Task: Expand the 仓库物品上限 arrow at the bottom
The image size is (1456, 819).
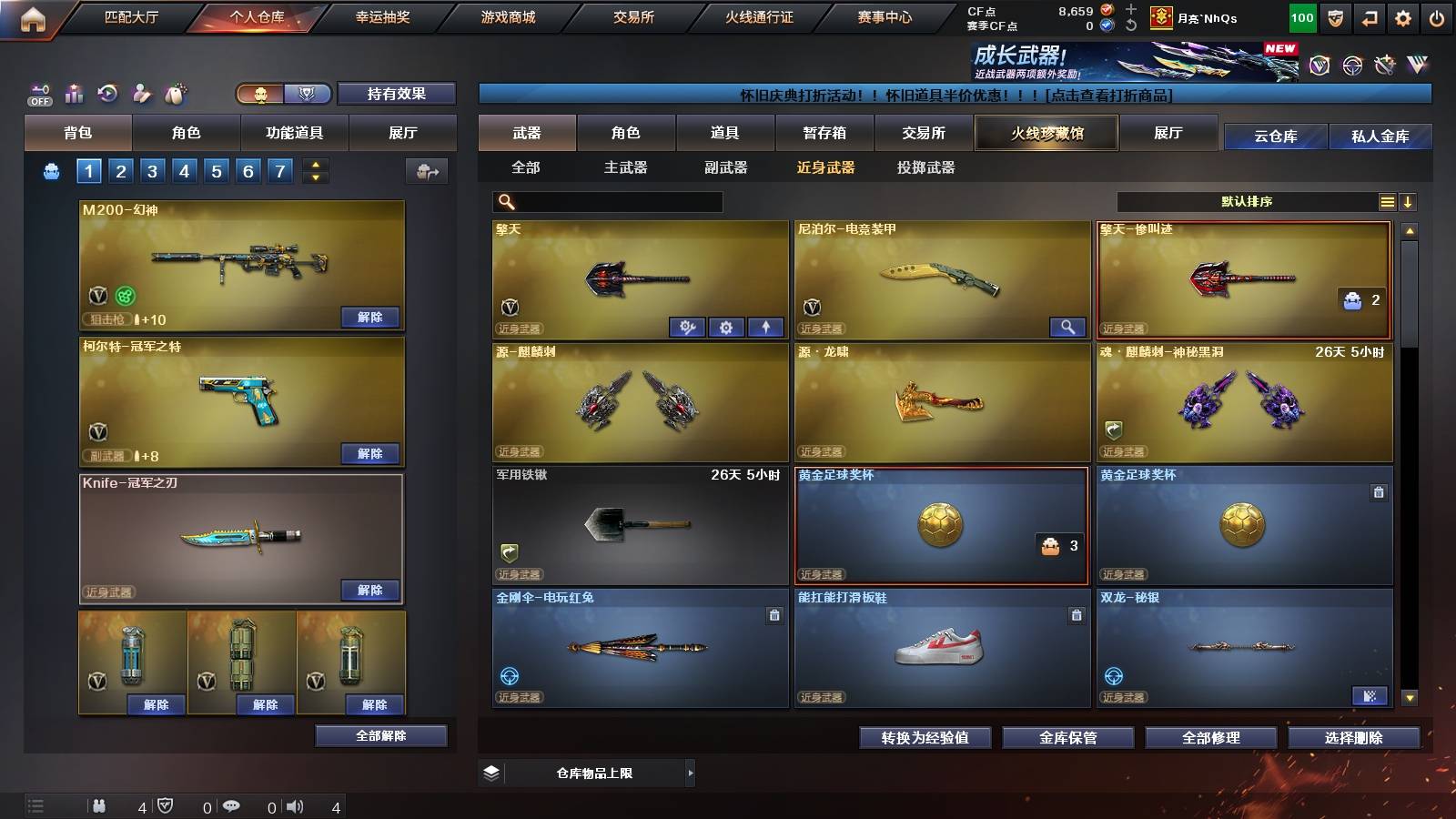Action: click(692, 773)
